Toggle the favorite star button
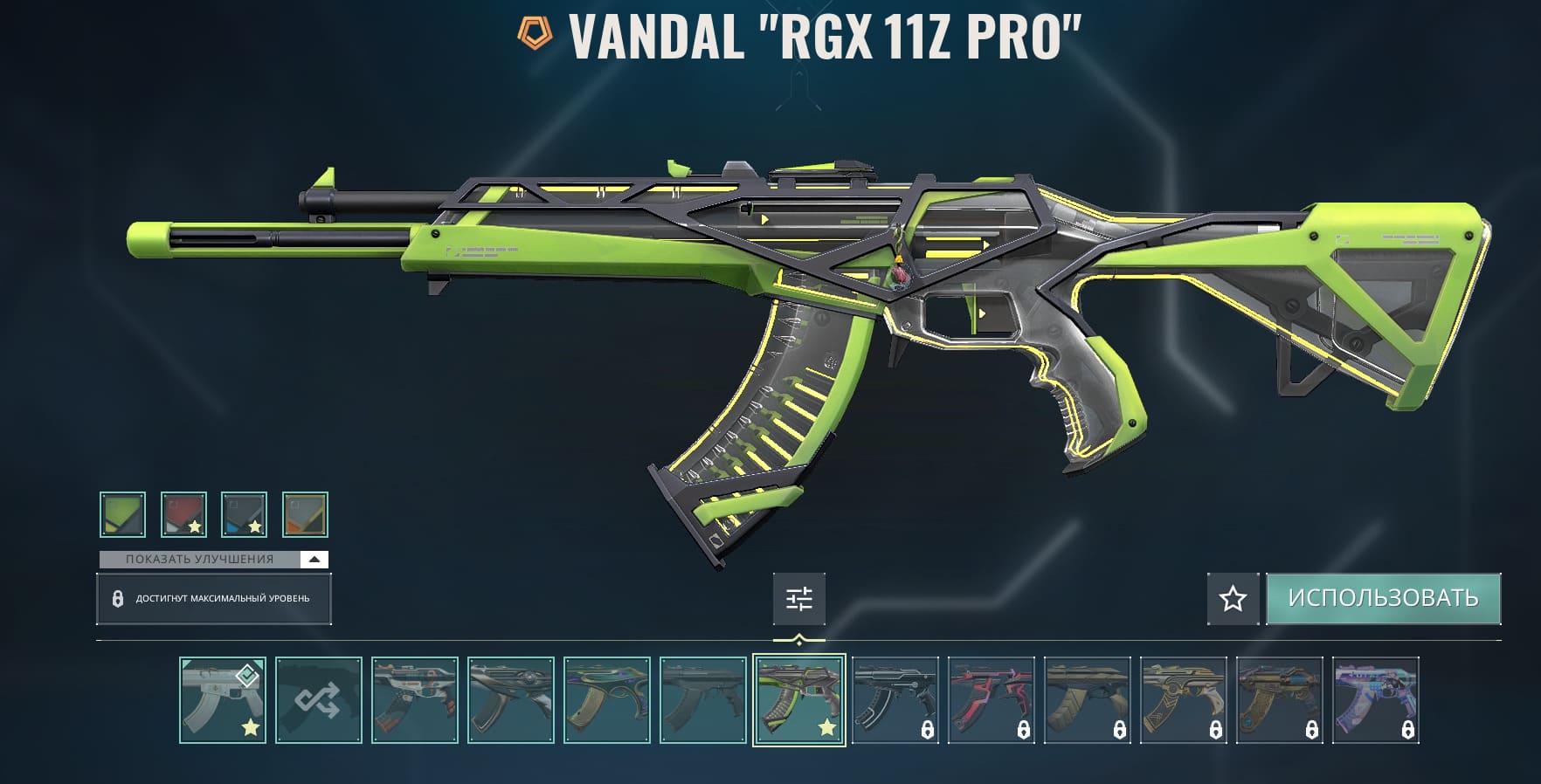Viewport: 1541px width, 784px height. click(x=1233, y=599)
